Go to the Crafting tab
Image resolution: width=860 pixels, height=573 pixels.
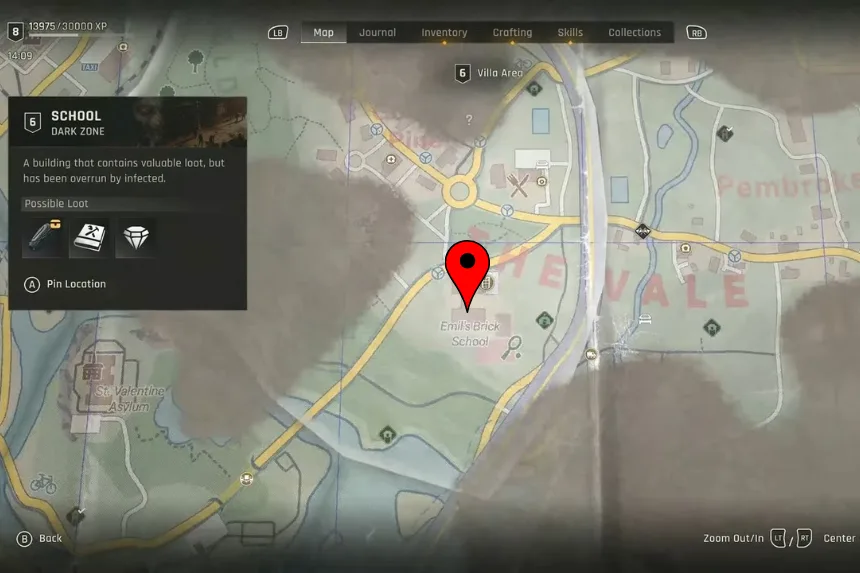pyautogui.click(x=512, y=32)
